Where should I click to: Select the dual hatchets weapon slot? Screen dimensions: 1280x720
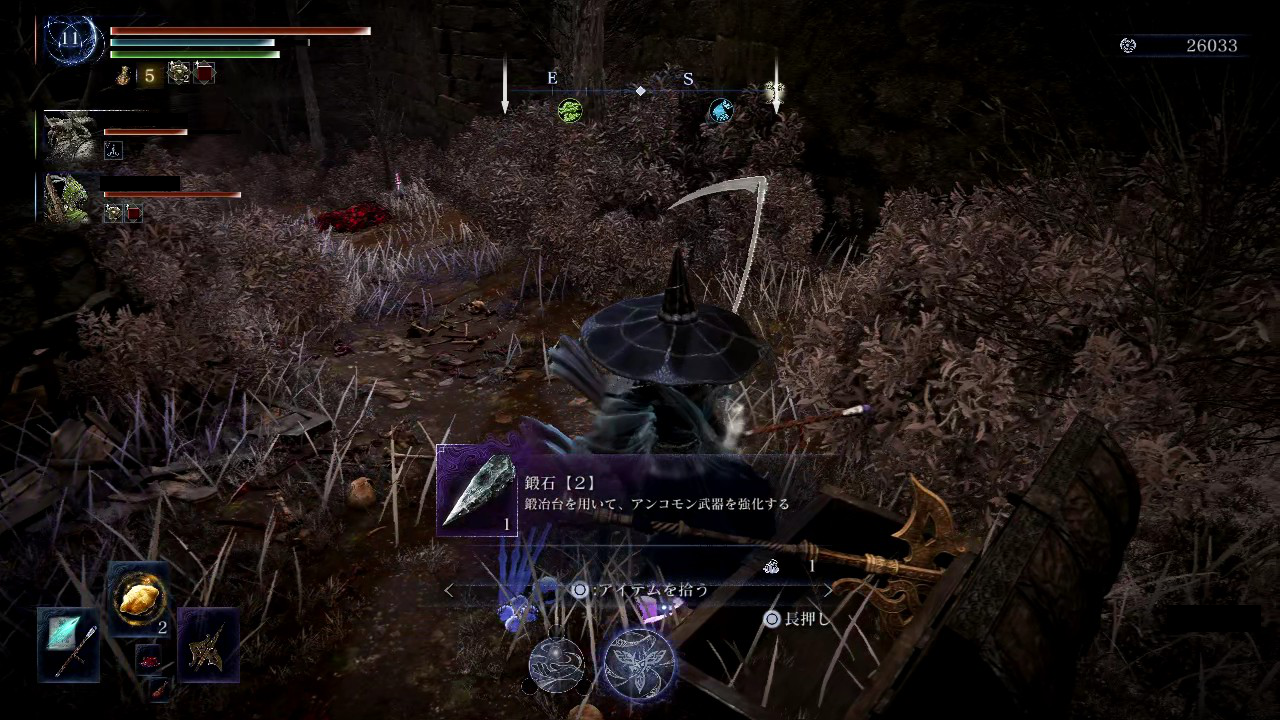[x=208, y=645]
